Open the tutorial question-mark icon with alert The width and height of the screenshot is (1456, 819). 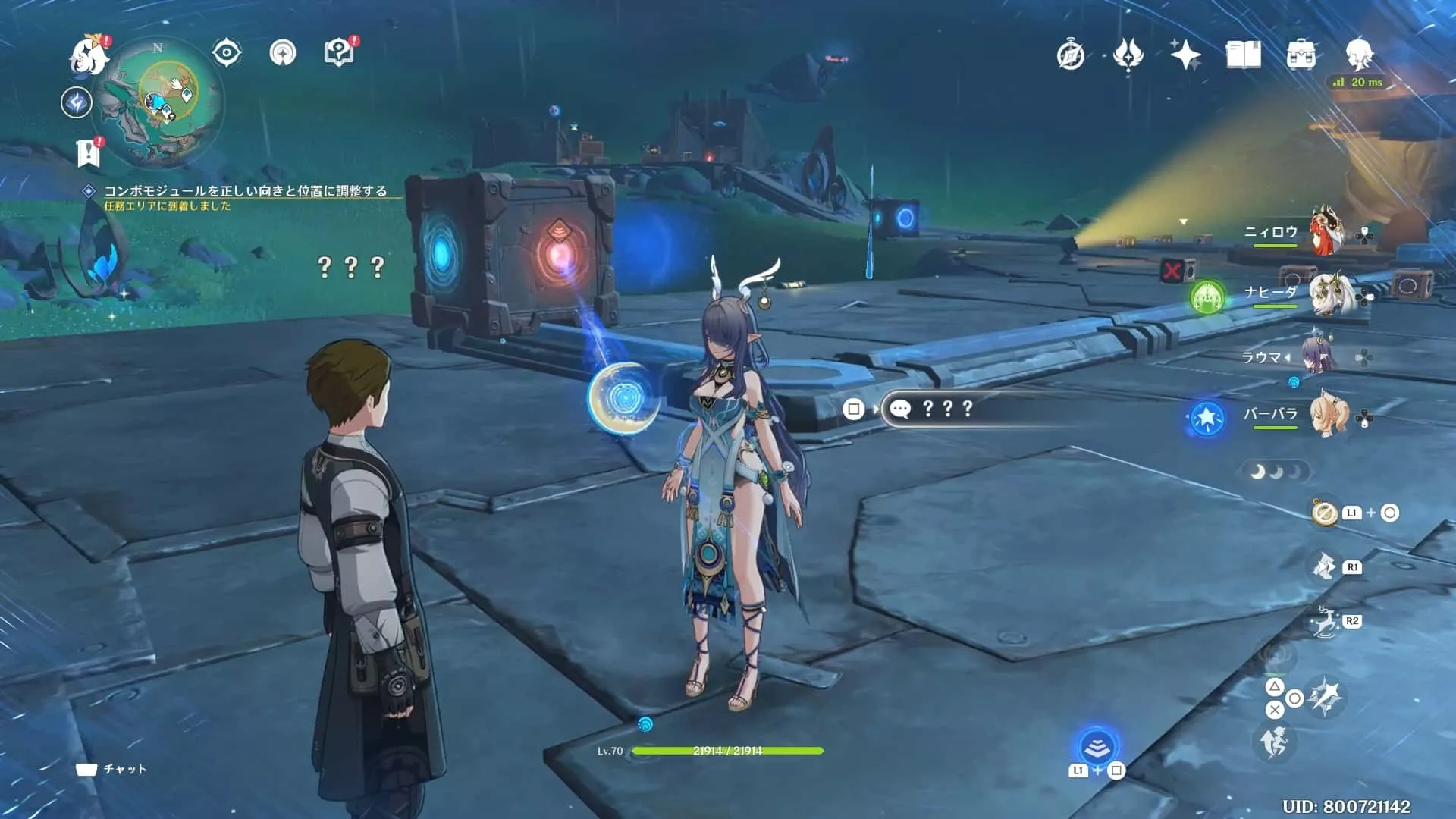pos(339,53)
